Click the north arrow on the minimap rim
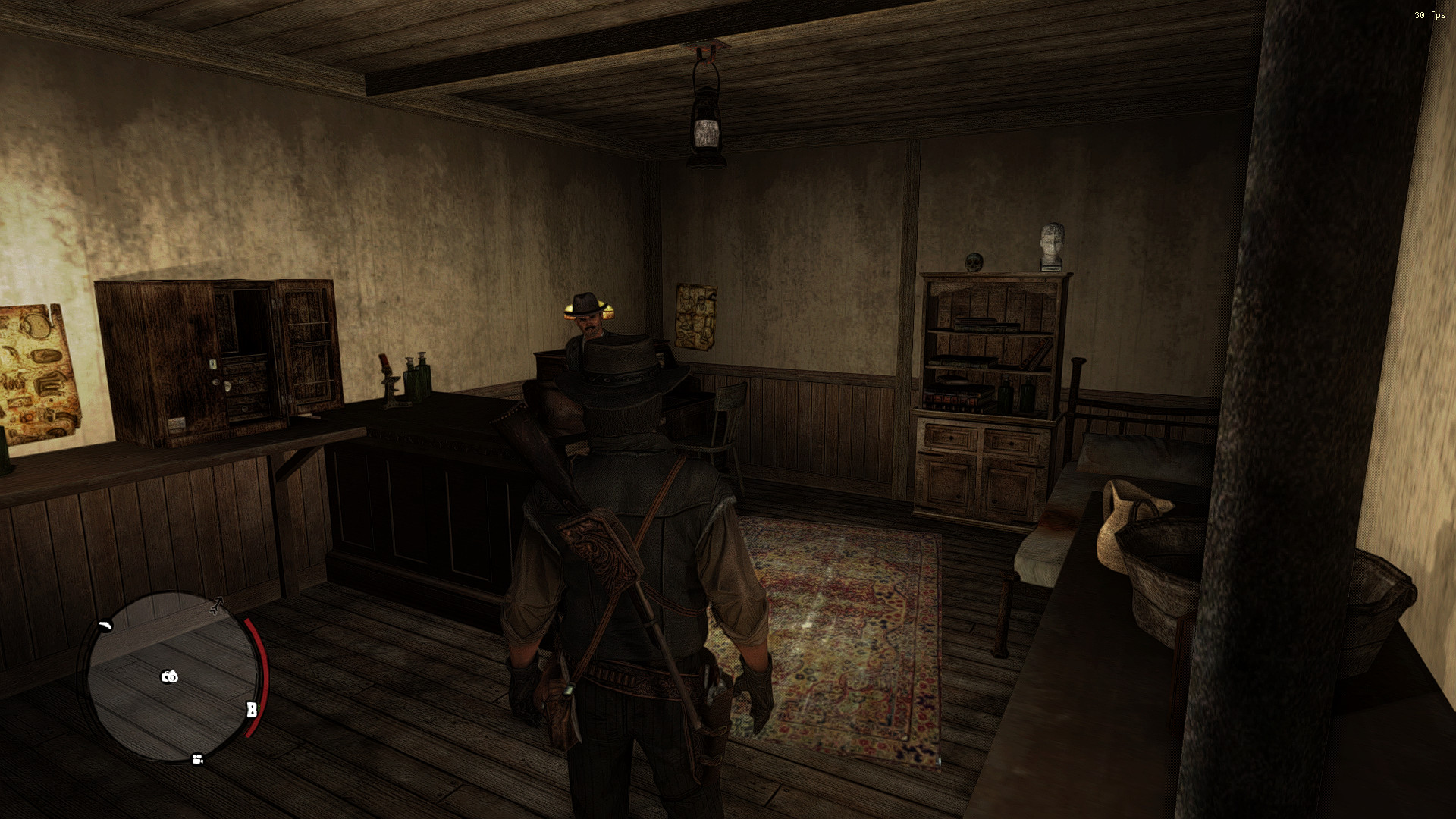This screenshot has width=1456, height=819. click(x=216, y=604)
